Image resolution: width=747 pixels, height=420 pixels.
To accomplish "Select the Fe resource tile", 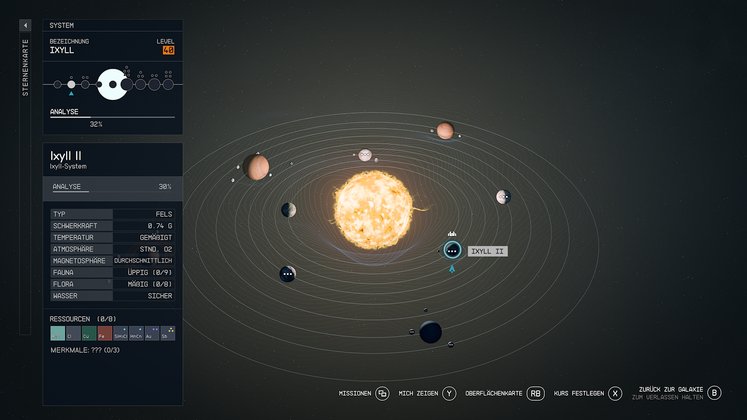I will click(x=105, y=333).
